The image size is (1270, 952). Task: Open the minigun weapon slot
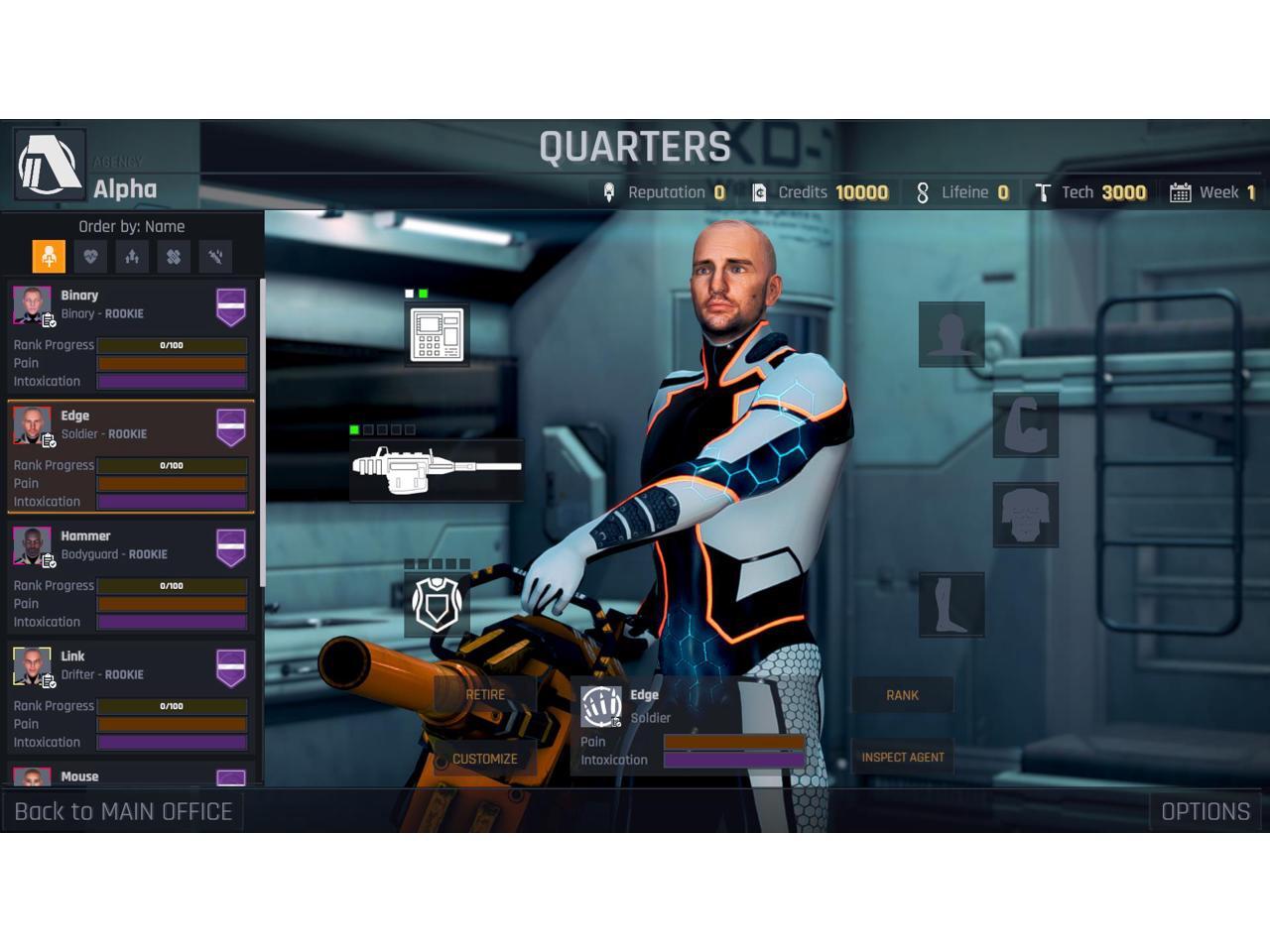tap(437, 469)
